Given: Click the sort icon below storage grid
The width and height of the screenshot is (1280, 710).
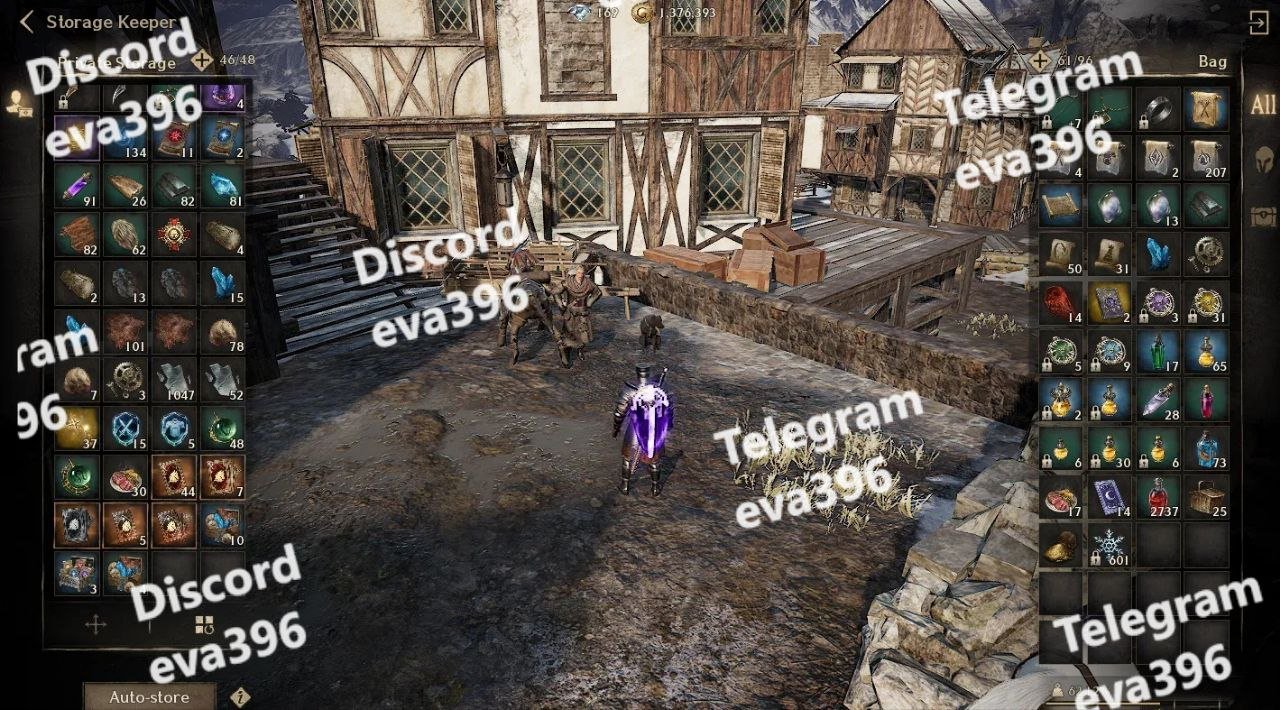Looking at the screenshot, I should pos(204,625).
